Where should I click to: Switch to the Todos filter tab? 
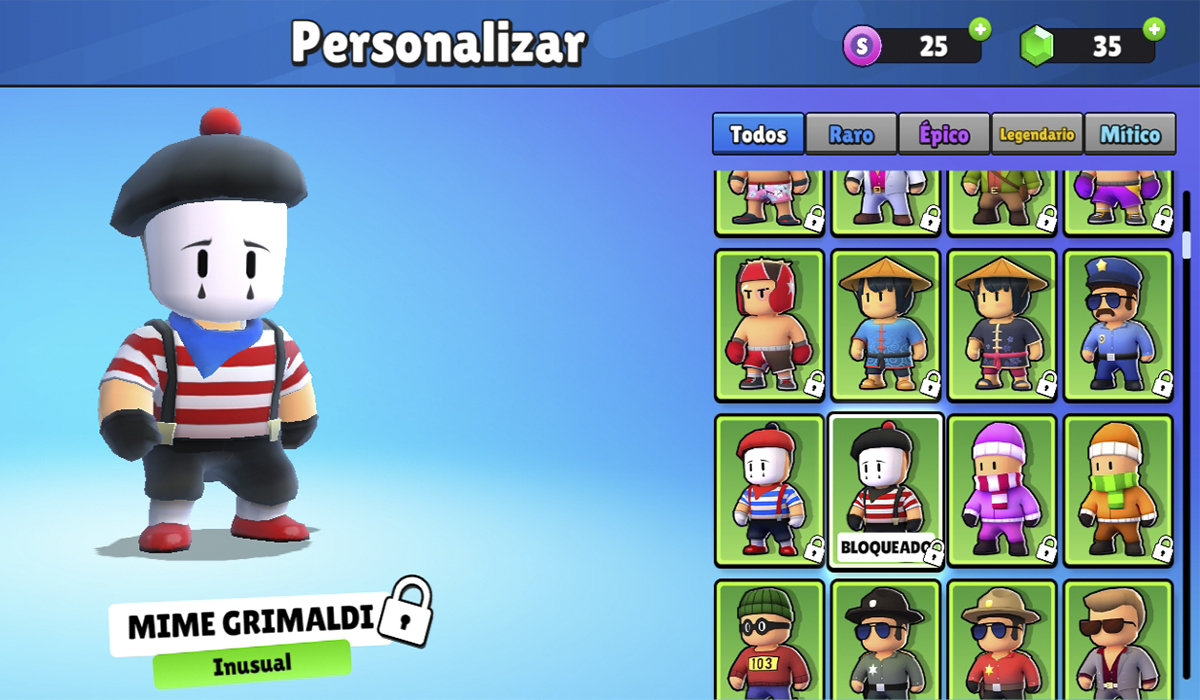pos(758,134)
